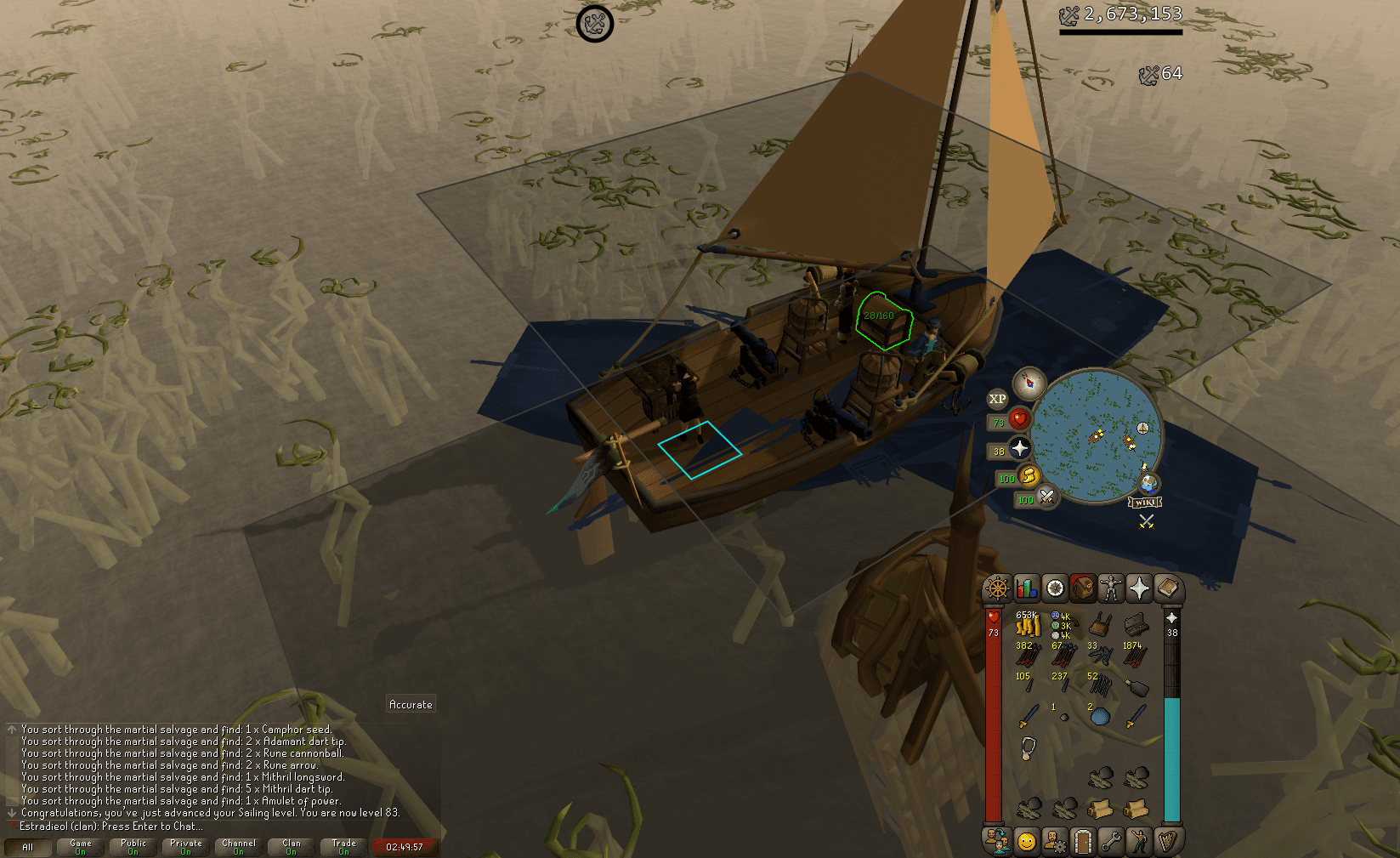The width and height of the screenshot is (1400, 858).
Task: Click the Accurate combat style button
Action: 411,704
